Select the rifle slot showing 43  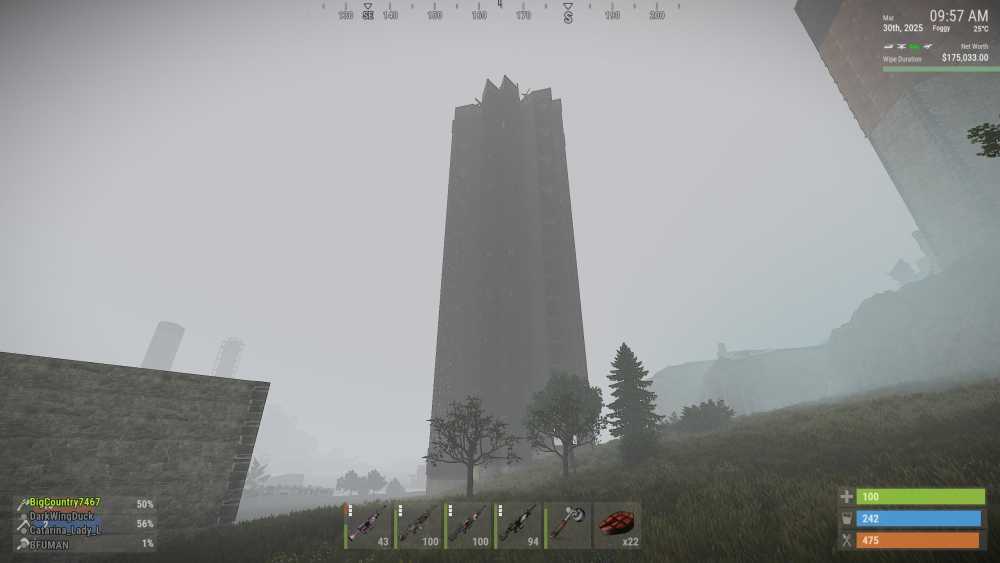click(x=368, y=525)
